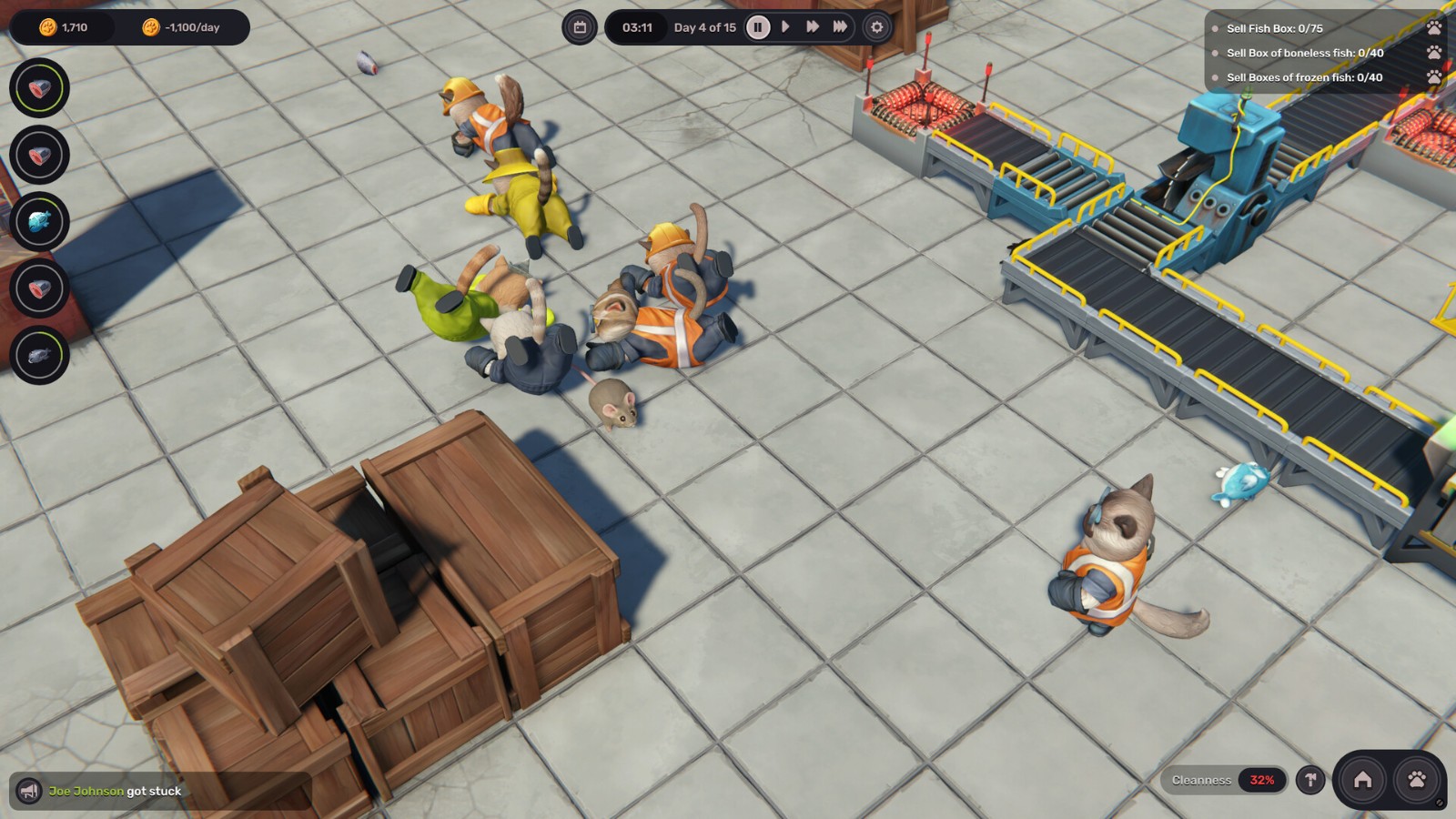Open 'Sell Boxes of frozen fish' objective

click(1304, 77)
